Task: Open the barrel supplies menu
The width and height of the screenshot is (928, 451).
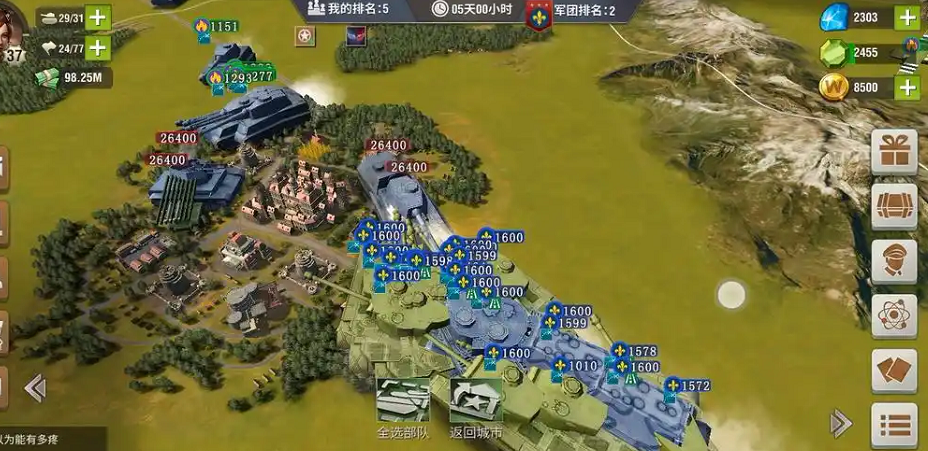Action: point(894,207)
